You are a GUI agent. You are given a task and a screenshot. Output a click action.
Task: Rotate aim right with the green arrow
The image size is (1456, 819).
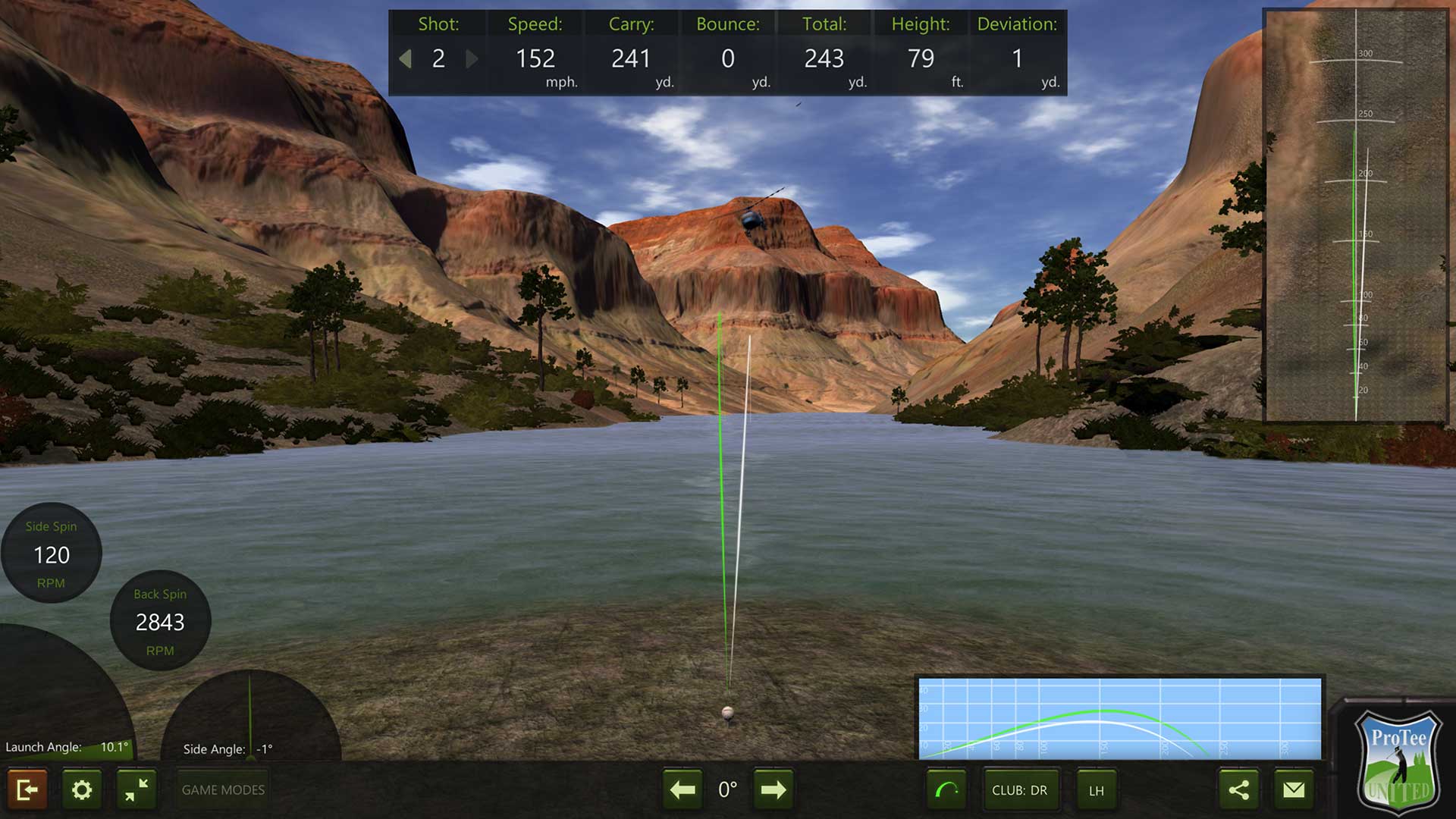(x=773, y=790)
